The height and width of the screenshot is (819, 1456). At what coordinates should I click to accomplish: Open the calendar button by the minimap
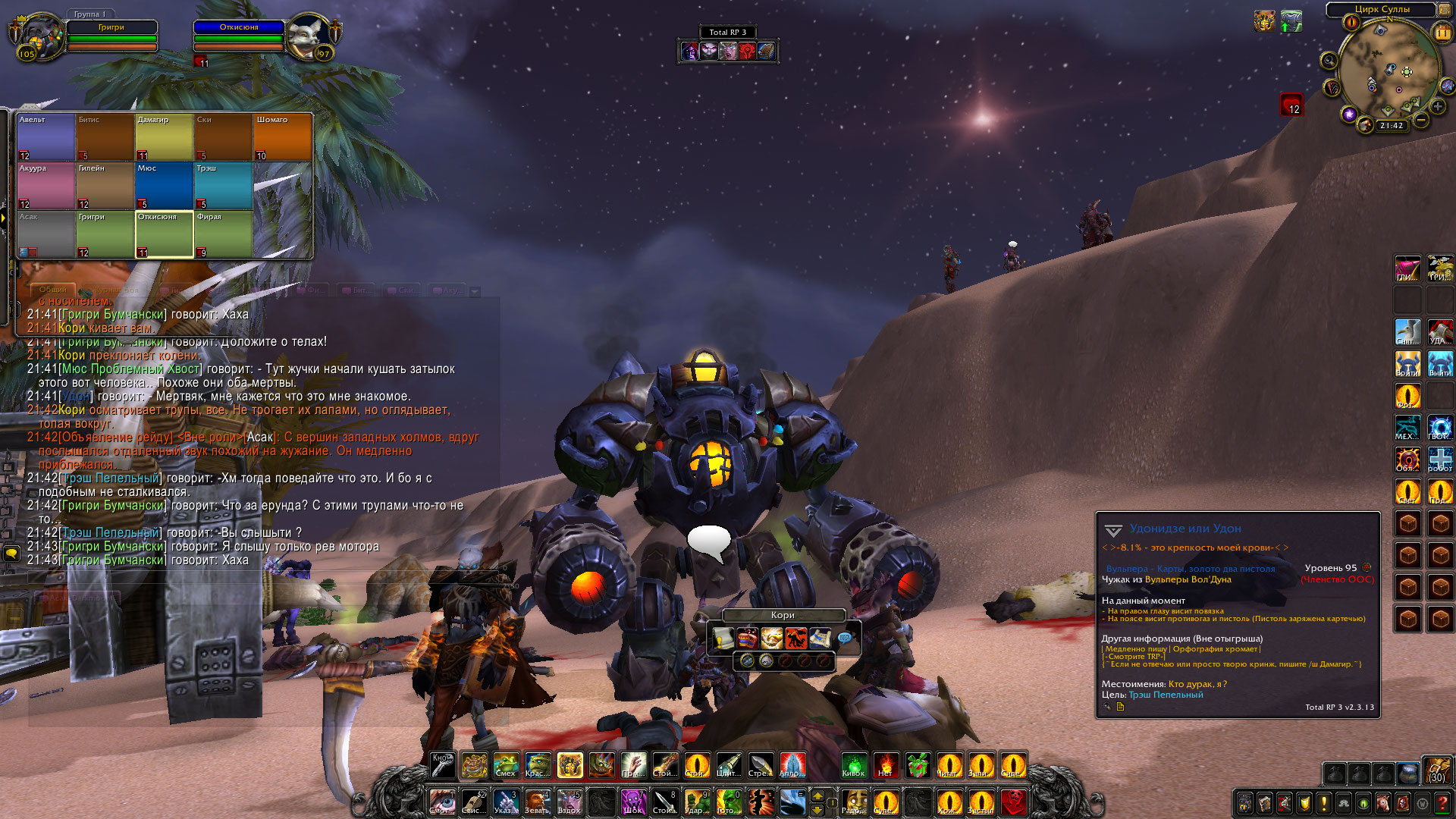1442,32
